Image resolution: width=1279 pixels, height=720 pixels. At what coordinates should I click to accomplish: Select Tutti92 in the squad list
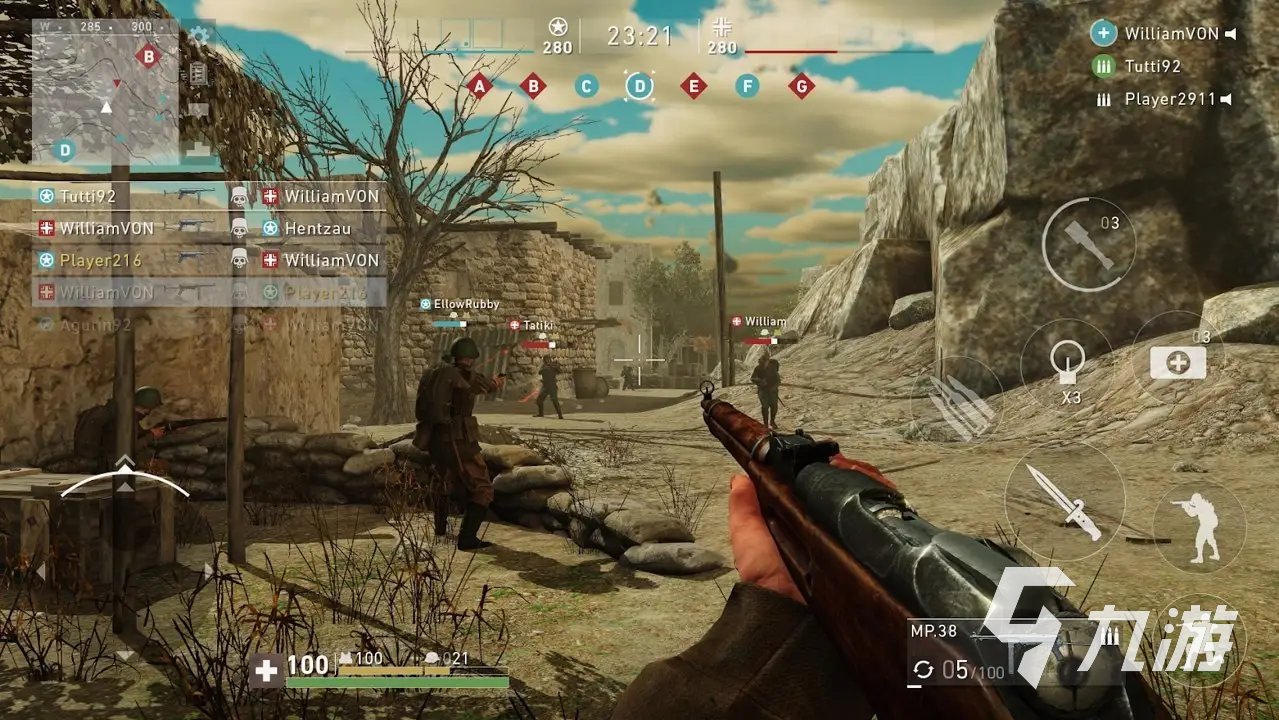tap(1152, 66)
